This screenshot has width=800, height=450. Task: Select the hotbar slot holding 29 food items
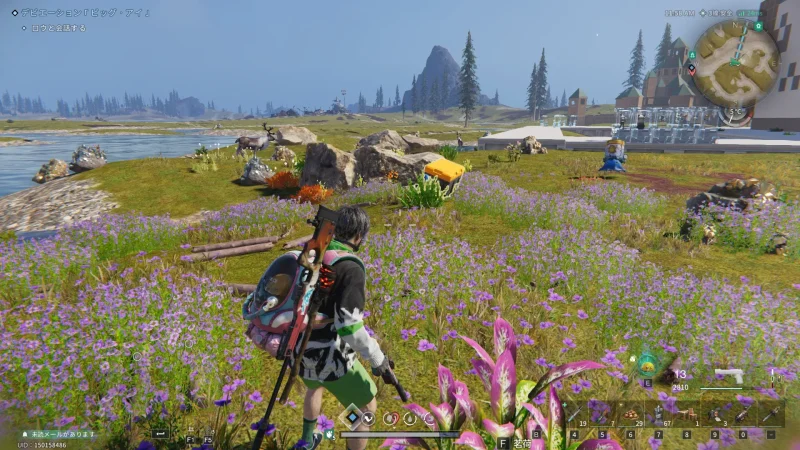click(x=632, y=413)
